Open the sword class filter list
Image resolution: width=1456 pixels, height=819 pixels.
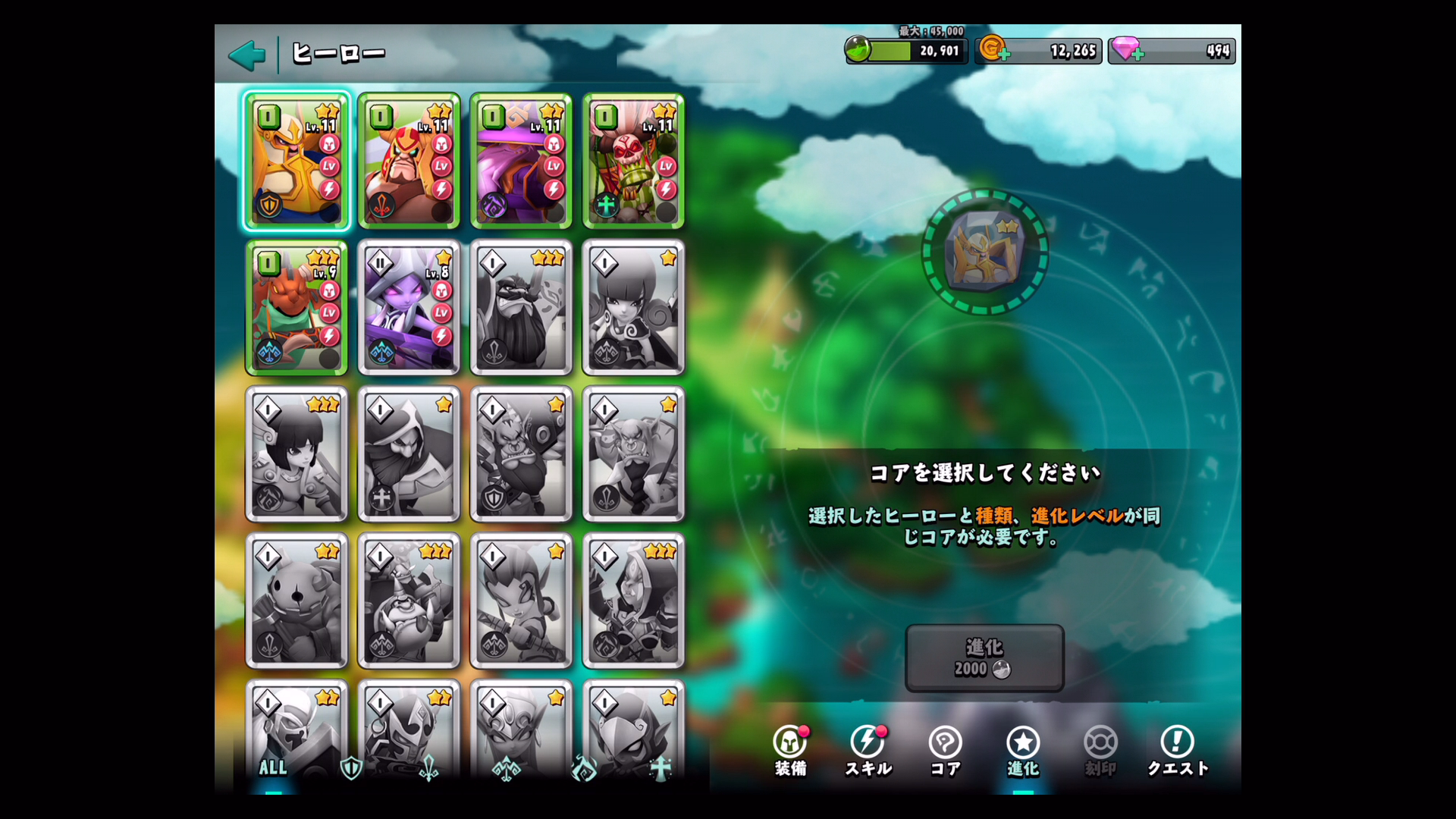(x=428, y=768)
